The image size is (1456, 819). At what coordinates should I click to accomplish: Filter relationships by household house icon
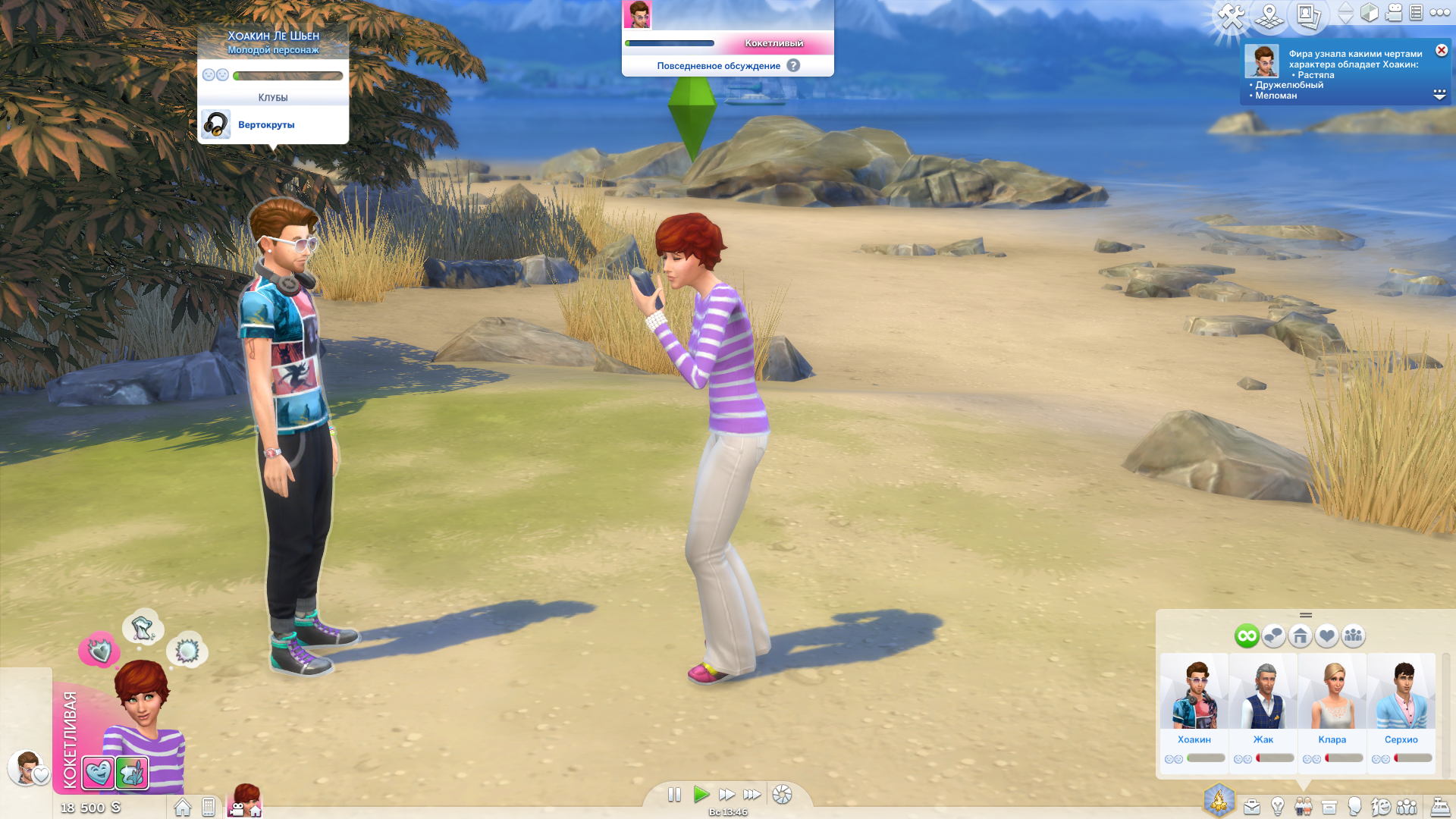pos(1300,636)
